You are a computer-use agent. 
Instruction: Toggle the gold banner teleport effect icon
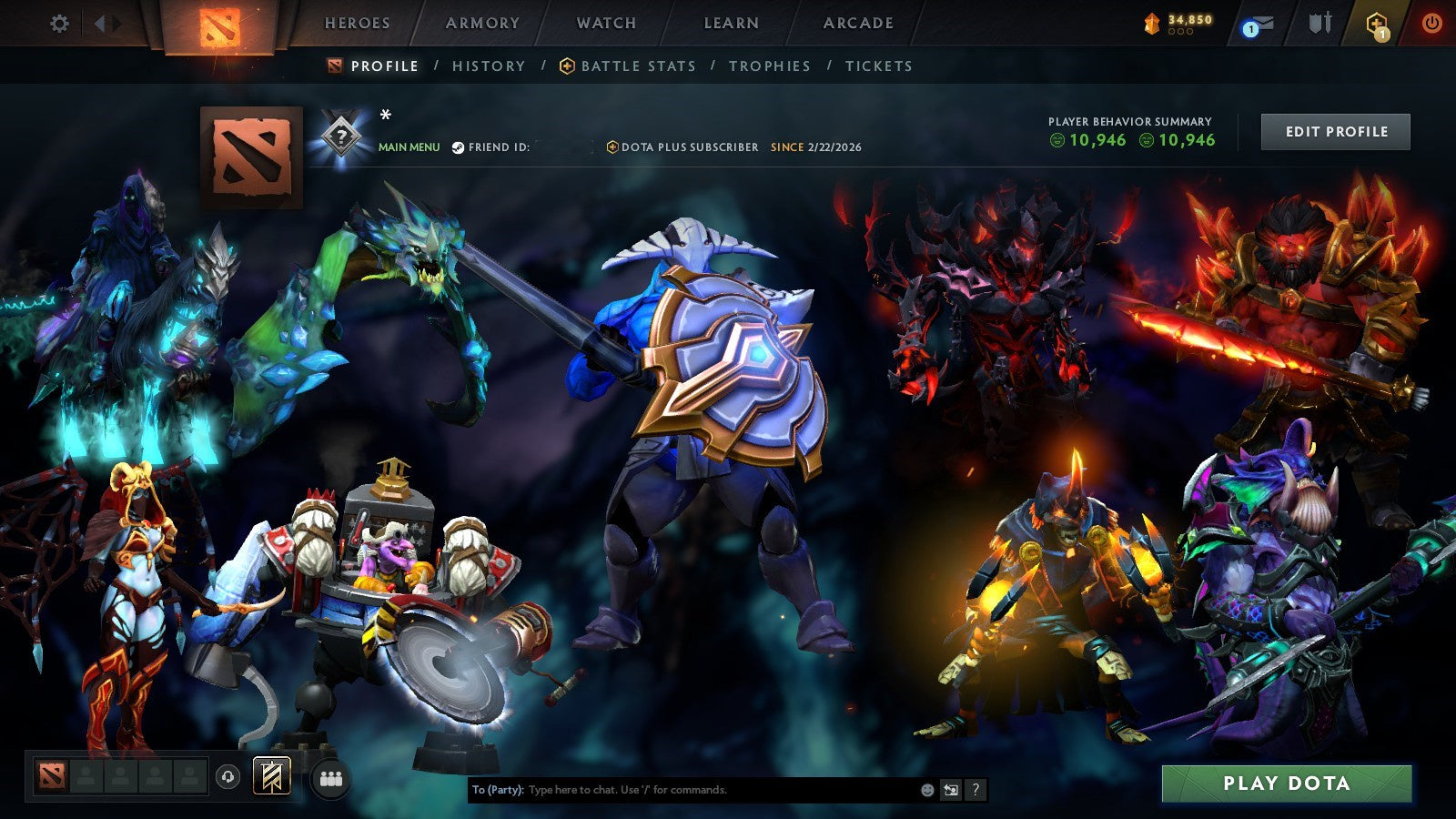(270, 778)
